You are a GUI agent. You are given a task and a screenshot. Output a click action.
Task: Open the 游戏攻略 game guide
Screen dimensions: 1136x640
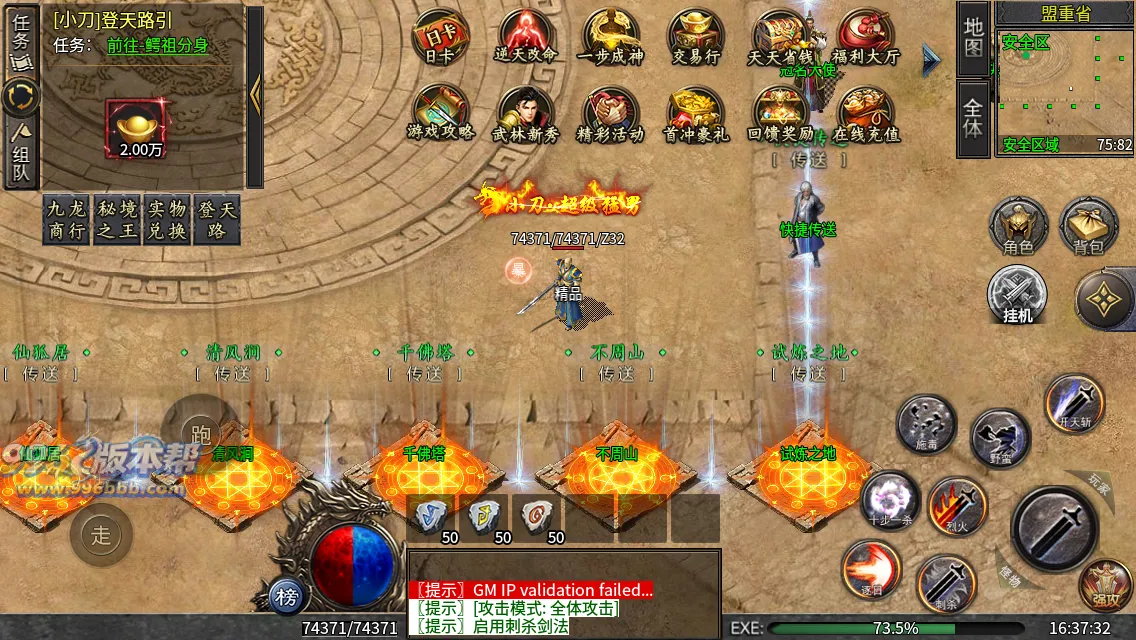point(440,113)
